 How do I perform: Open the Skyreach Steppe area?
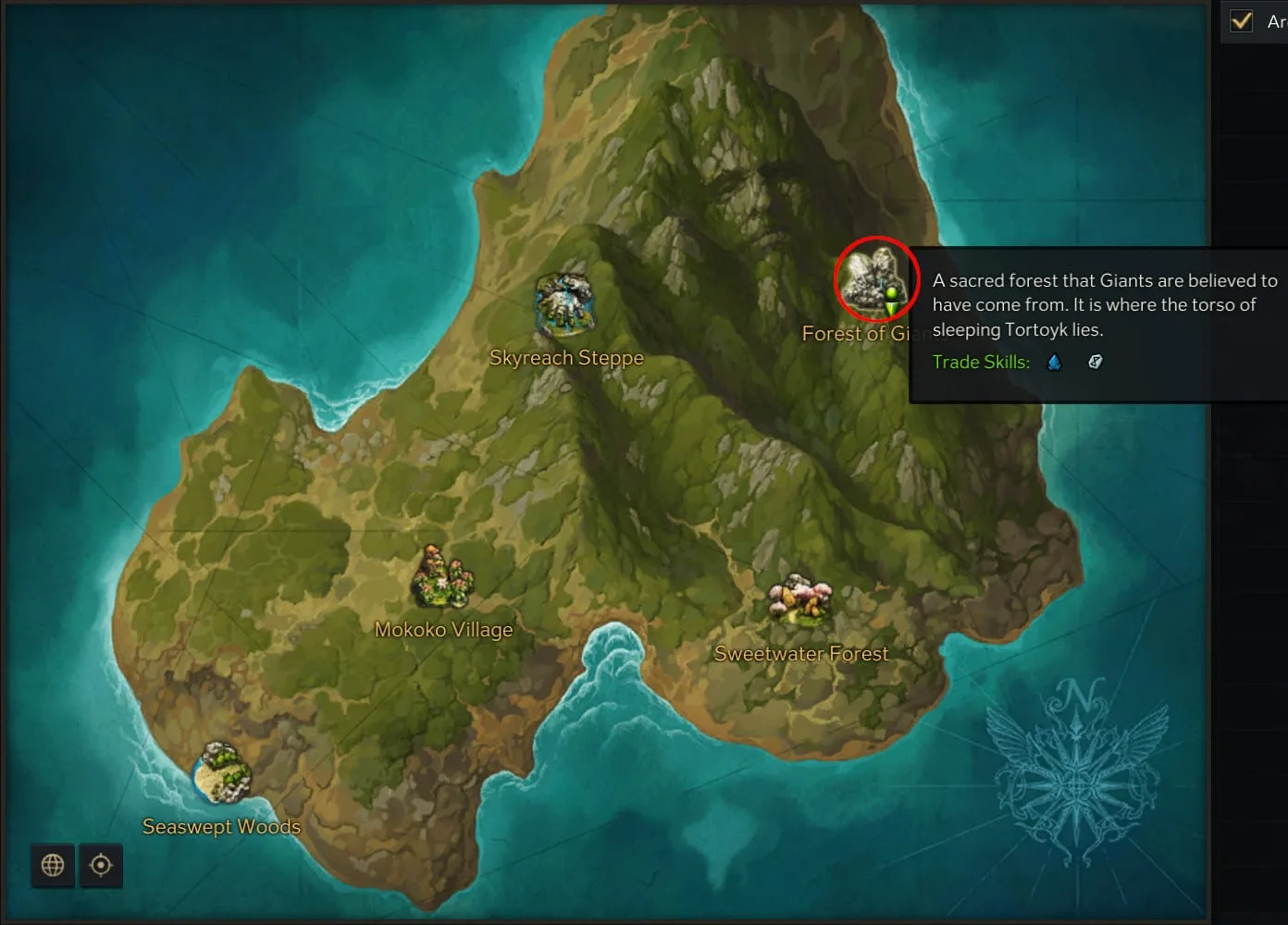[564, 305]
